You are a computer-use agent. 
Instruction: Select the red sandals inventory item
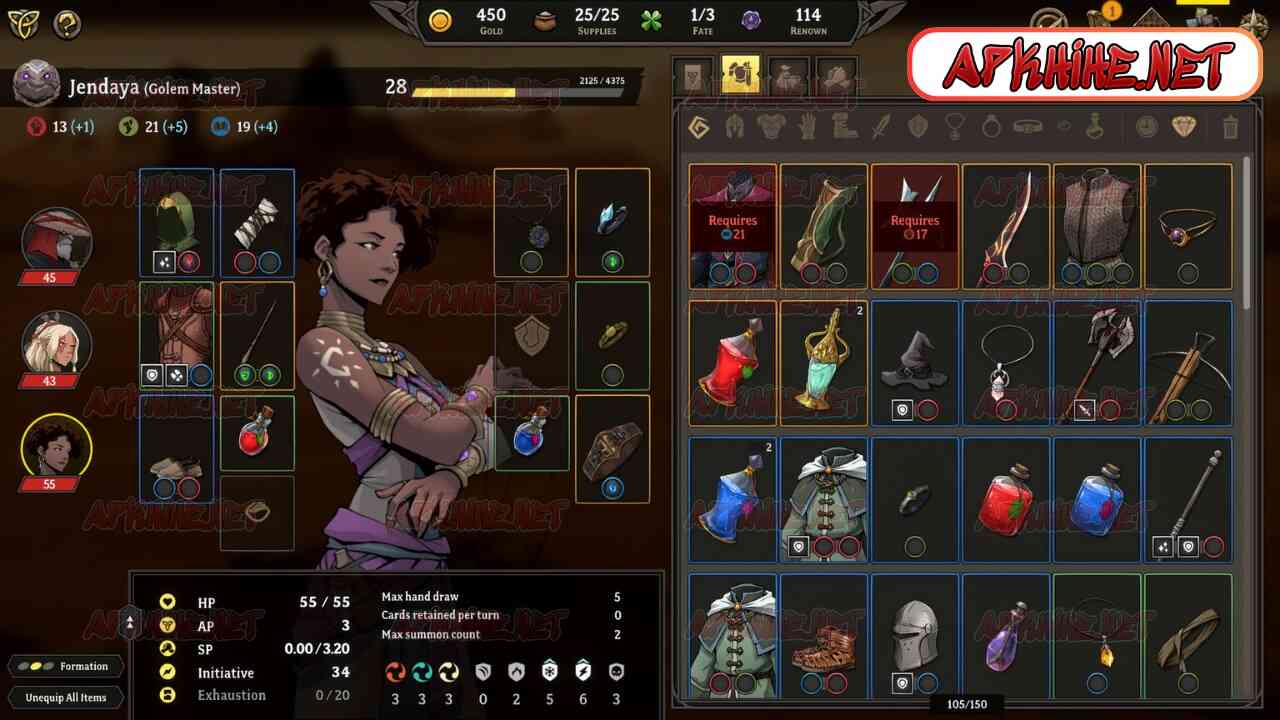824,635
